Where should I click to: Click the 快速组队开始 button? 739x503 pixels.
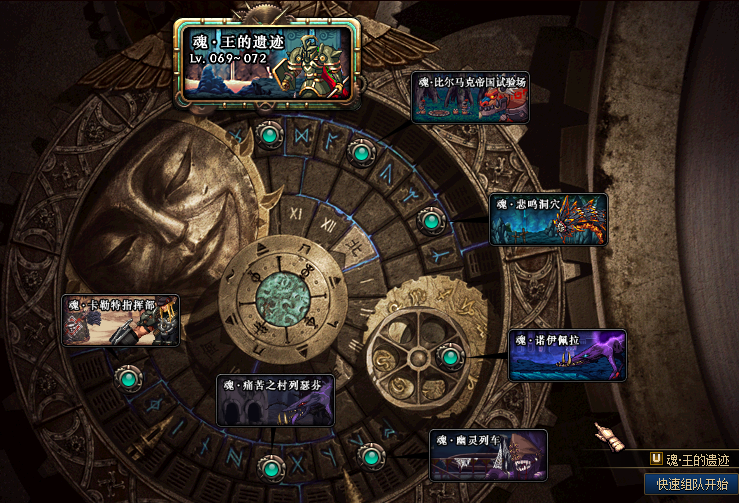point(690,484)
